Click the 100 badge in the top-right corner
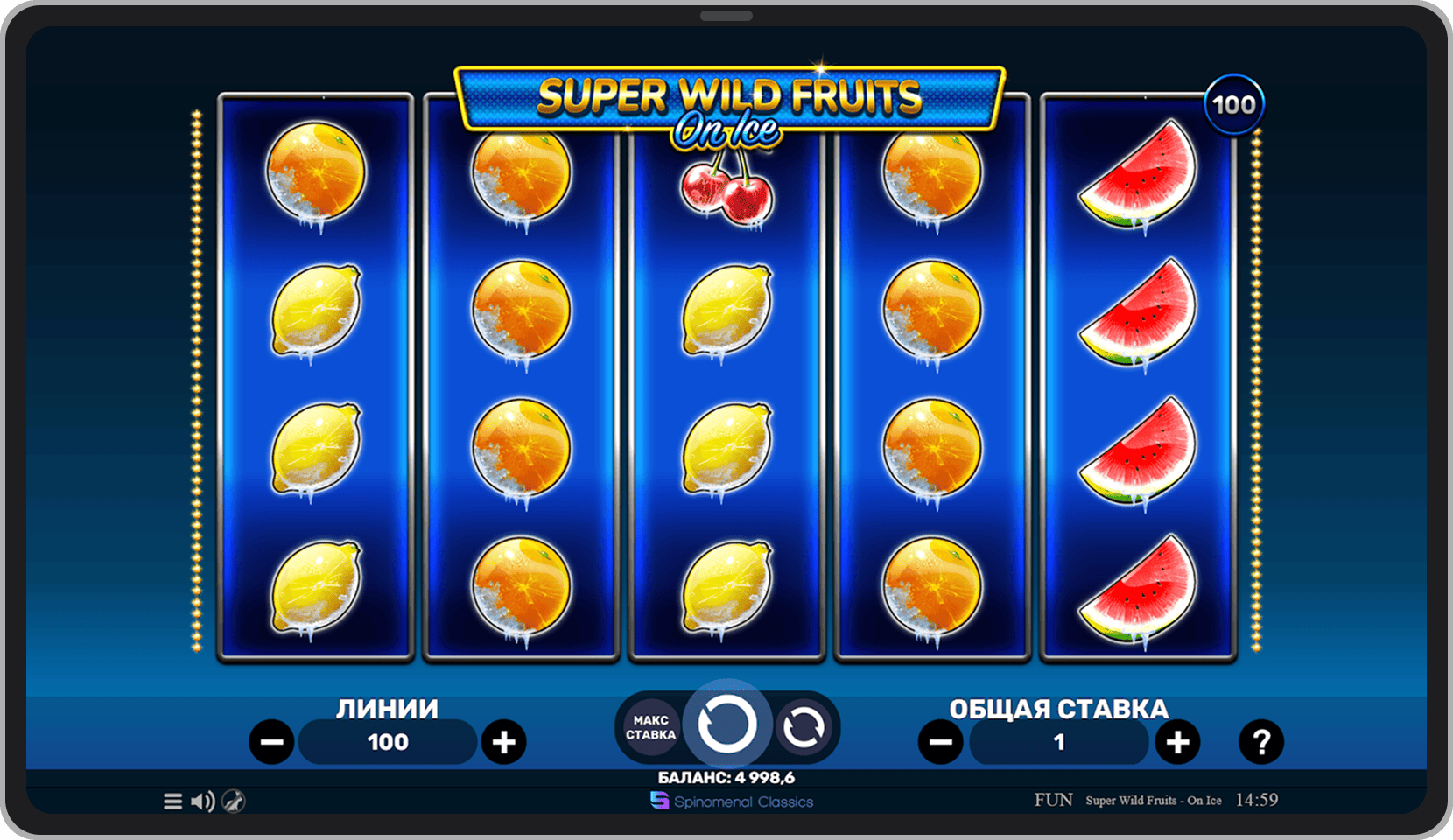Screen dimensions: 1453x840 pos(1233,103)
